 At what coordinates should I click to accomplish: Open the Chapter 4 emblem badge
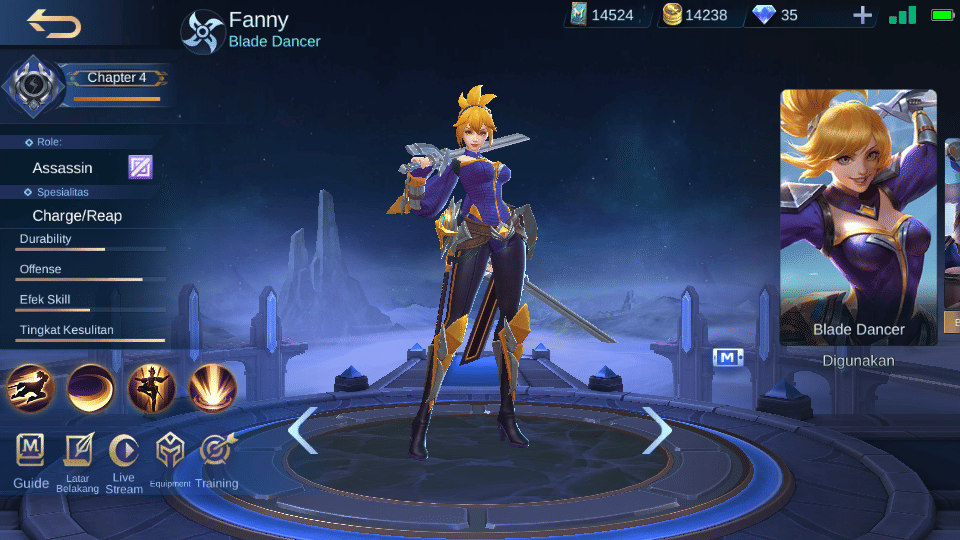[x=35, y=85]
